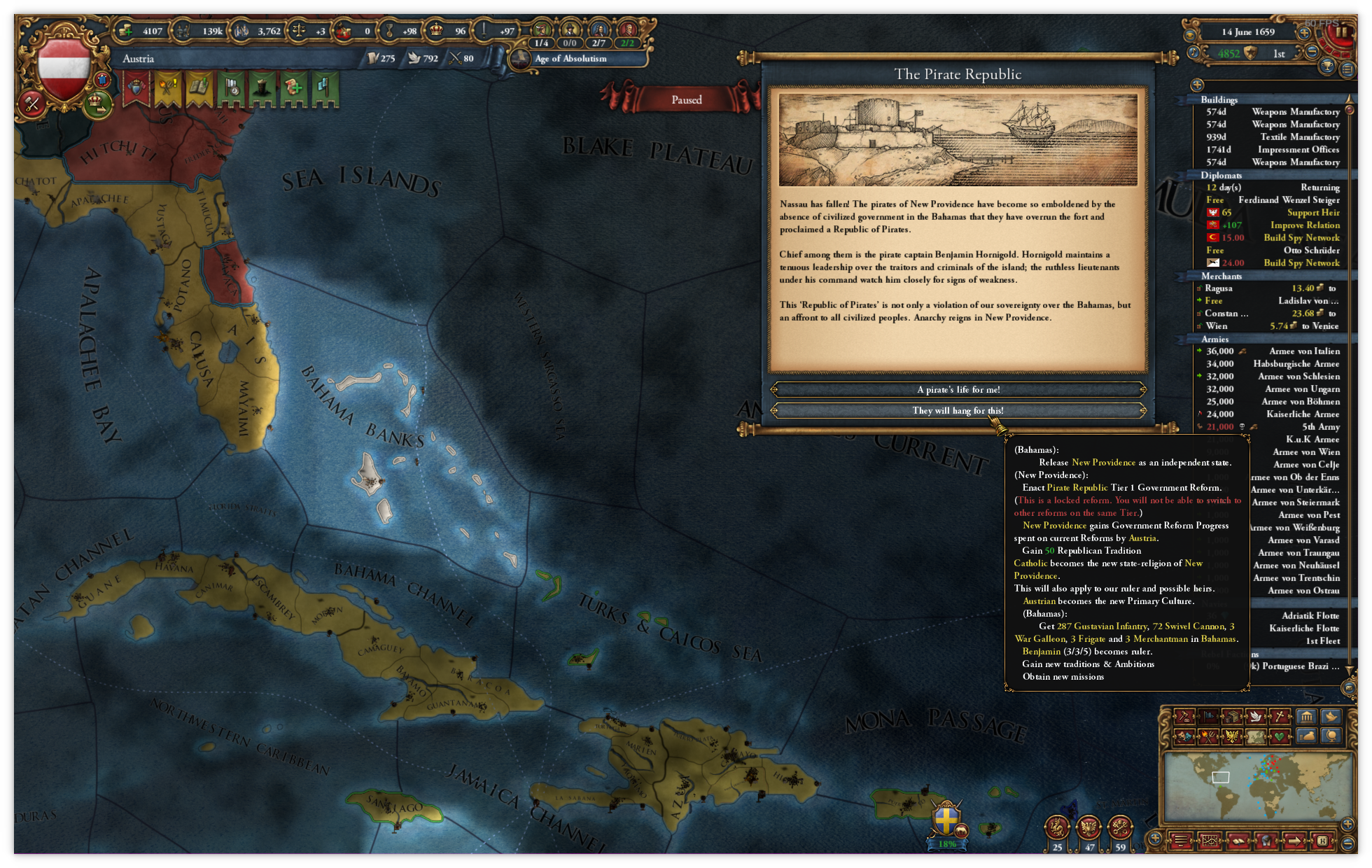The image size is (1372, 868).
Task: Choose the 'They will hang for this!' option
Action: click(x=958, y=410)
